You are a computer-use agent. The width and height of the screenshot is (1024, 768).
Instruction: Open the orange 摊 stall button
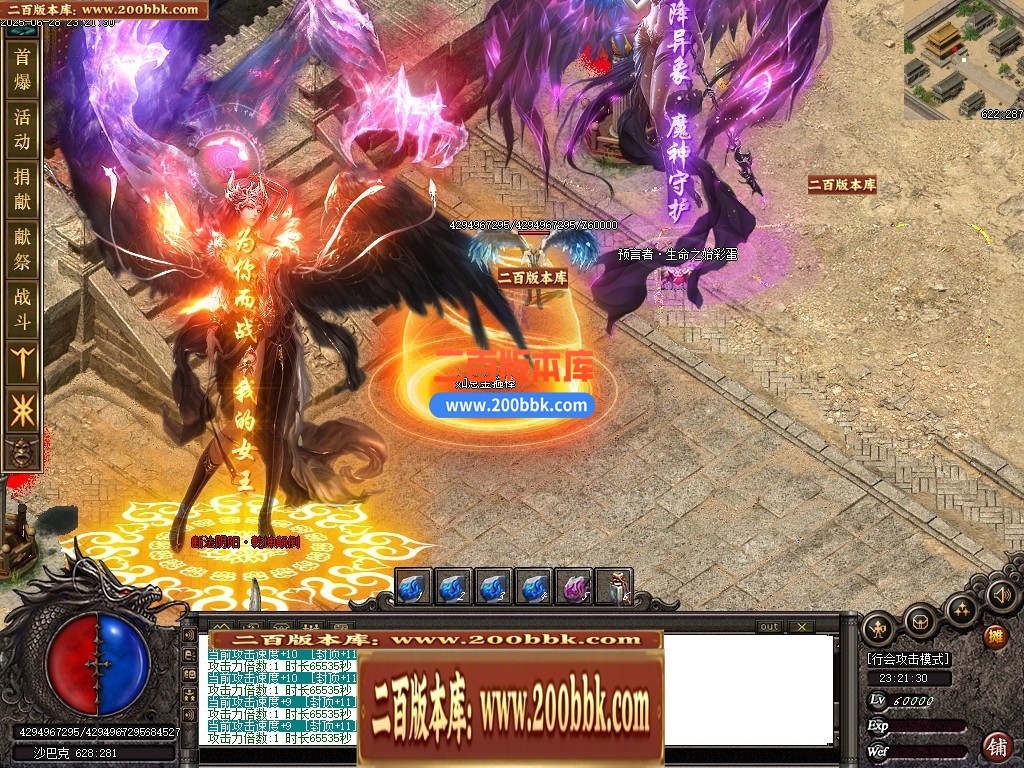point(995,636)
